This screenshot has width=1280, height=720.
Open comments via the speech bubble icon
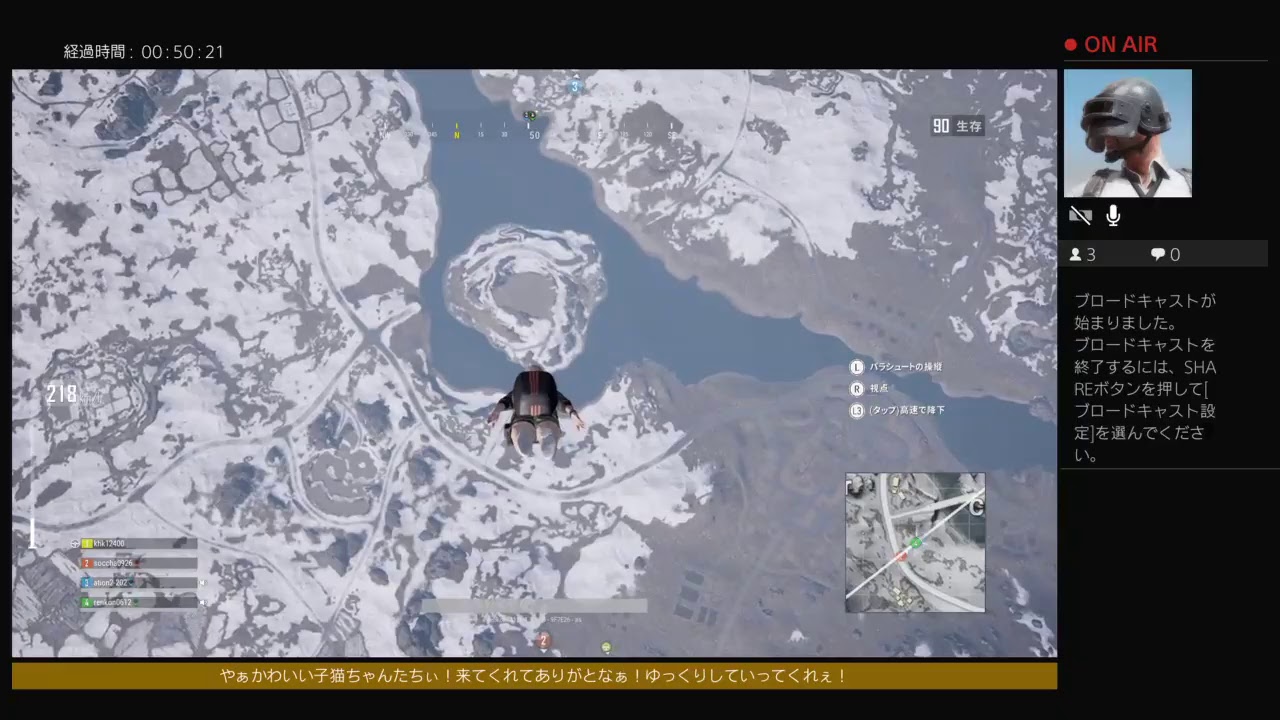(x=1156, y=255)
